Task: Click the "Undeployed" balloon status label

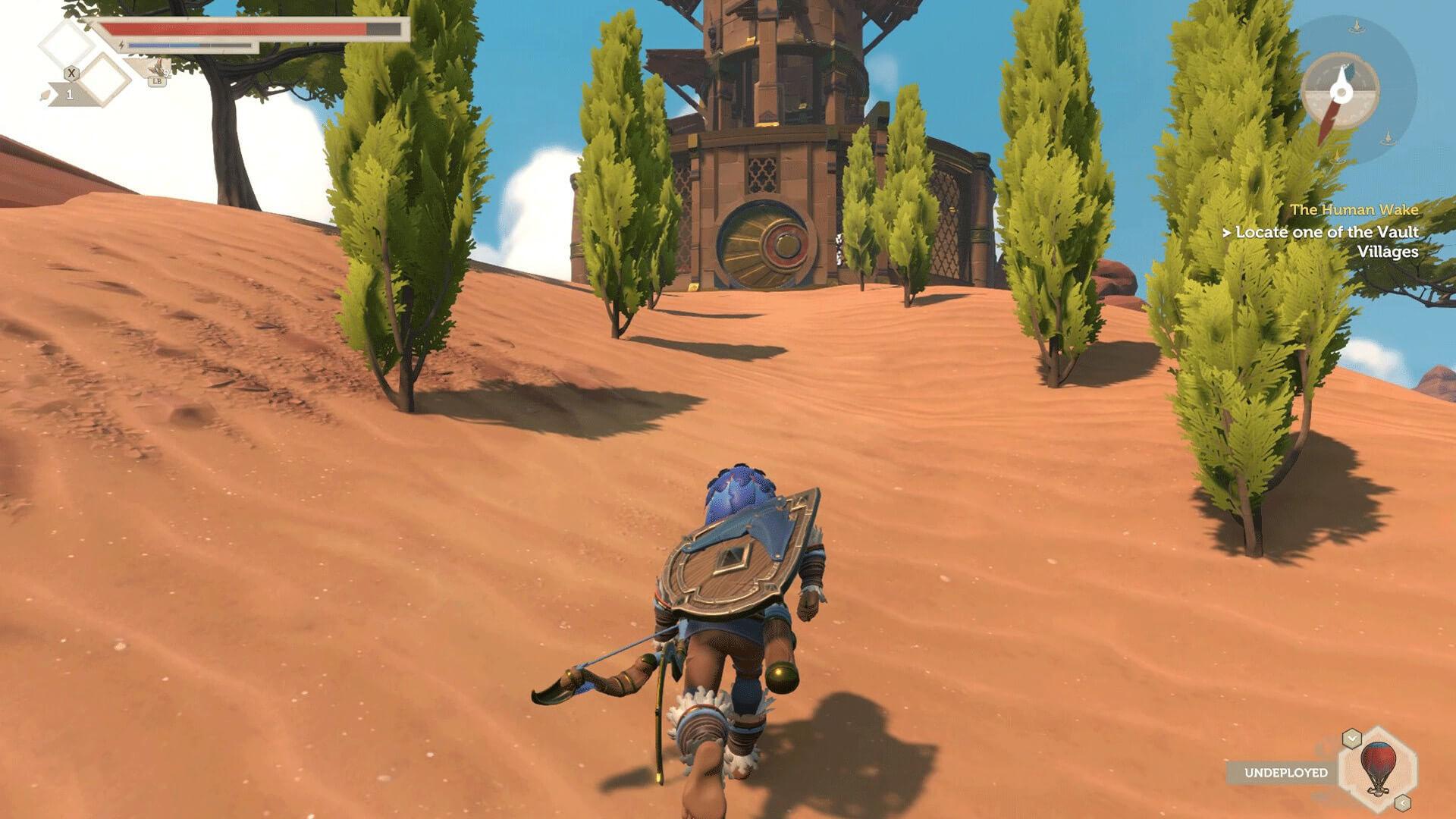Action: pos(1285,773)
